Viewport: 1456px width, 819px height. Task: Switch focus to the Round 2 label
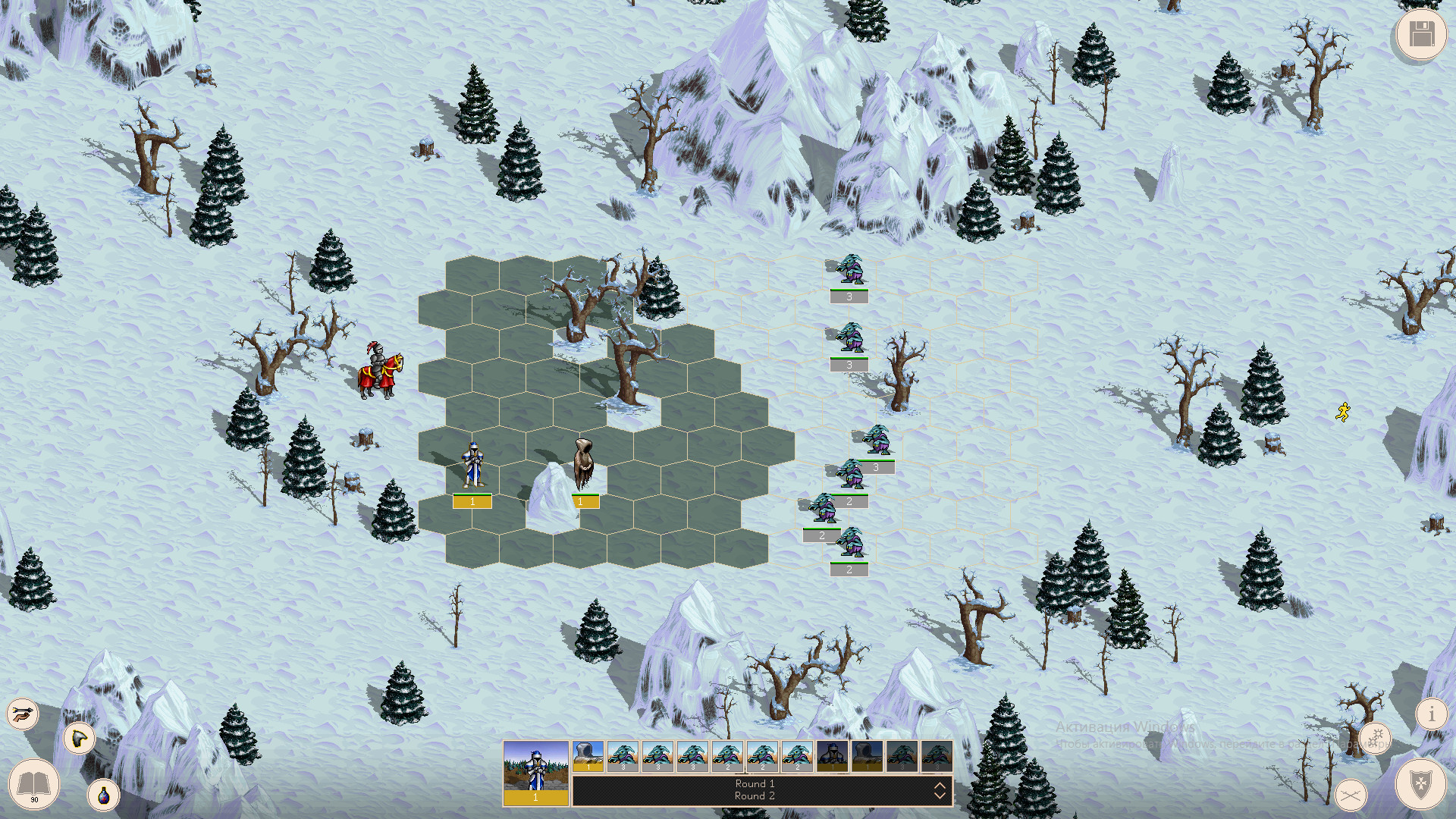tap(755, 796)
